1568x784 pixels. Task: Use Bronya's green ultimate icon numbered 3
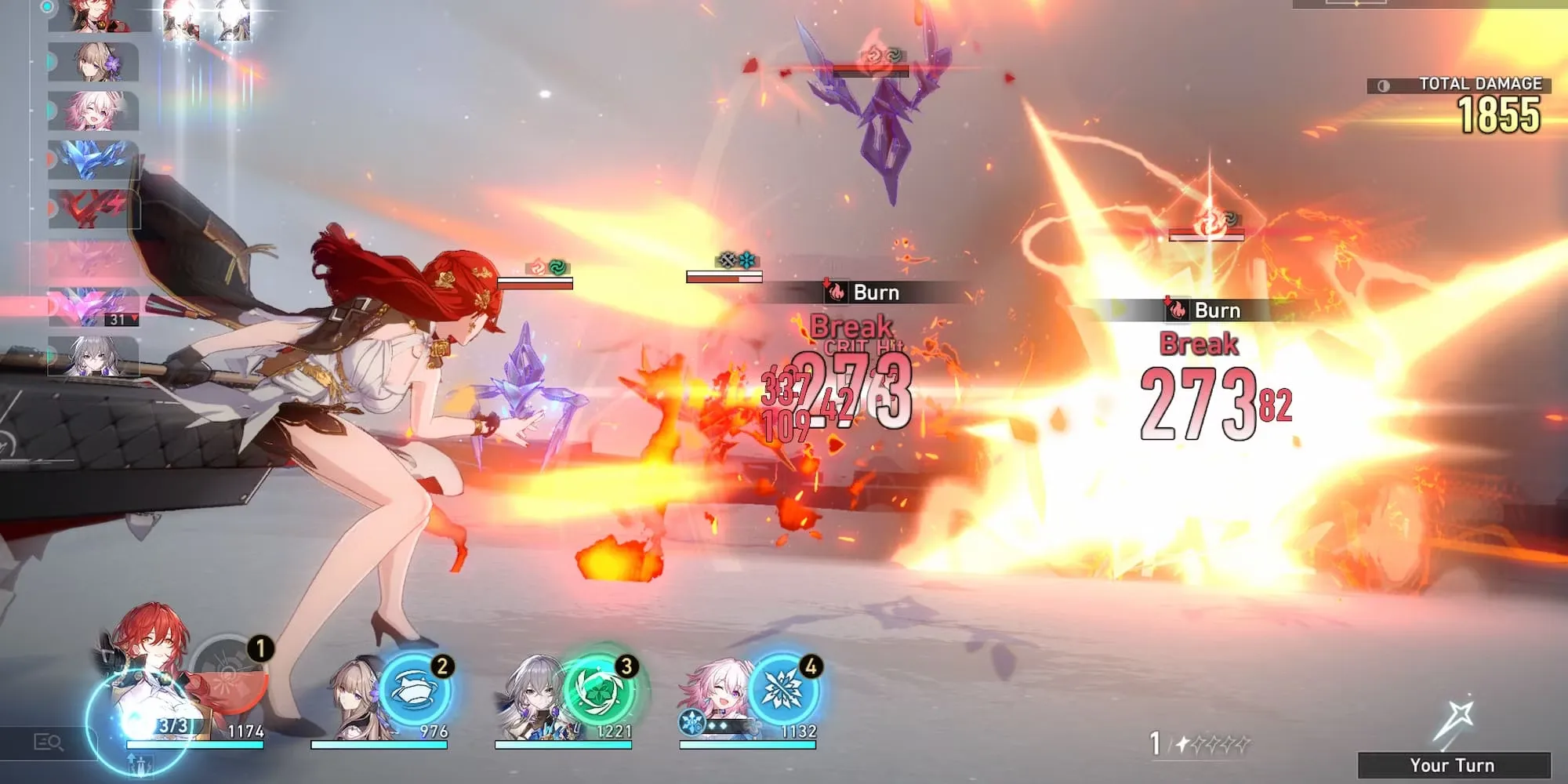pyautogui.click(x=600, y=691)
